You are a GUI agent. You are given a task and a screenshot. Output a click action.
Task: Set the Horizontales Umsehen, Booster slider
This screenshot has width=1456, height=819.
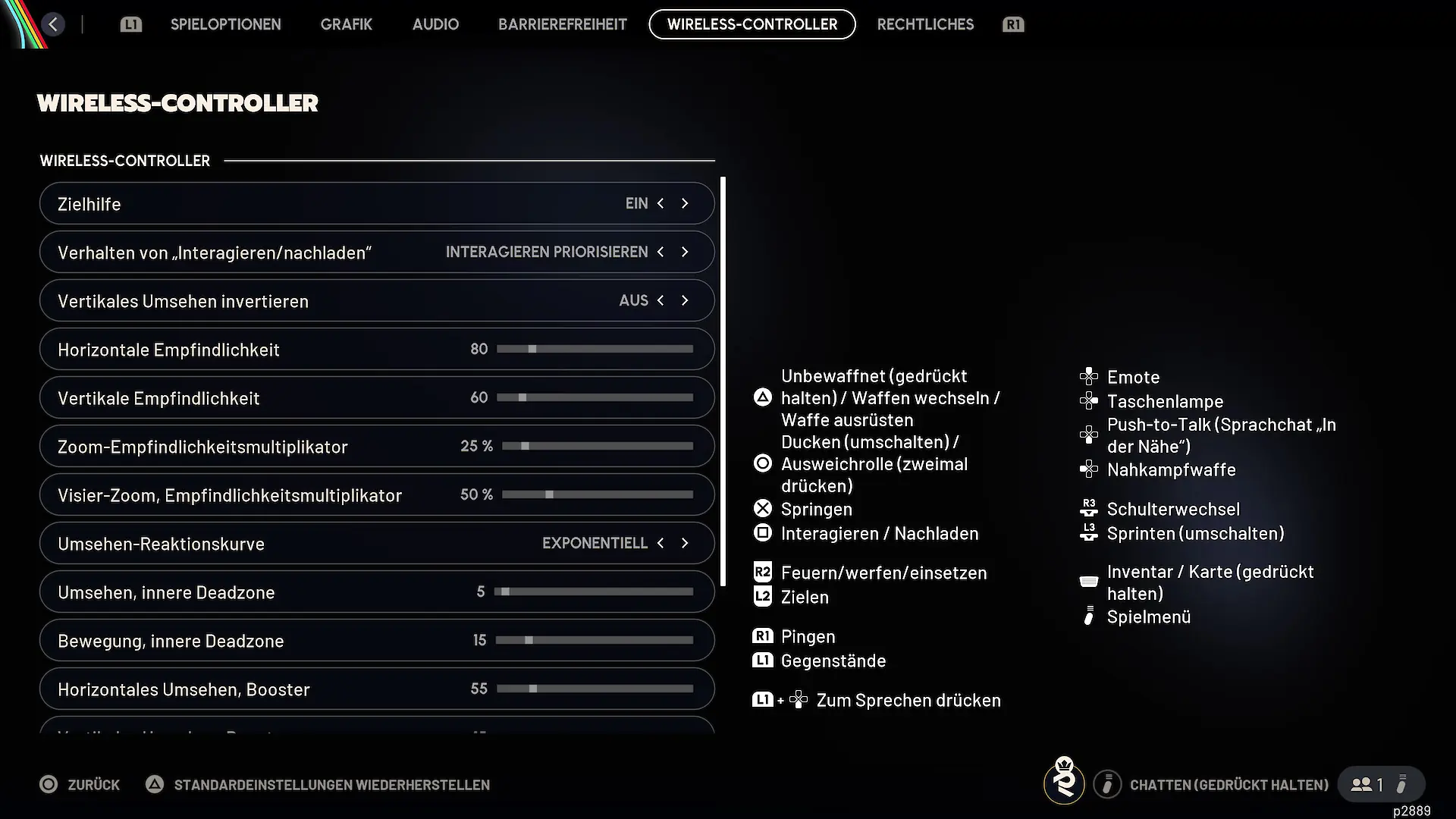(x=595, y=689)
